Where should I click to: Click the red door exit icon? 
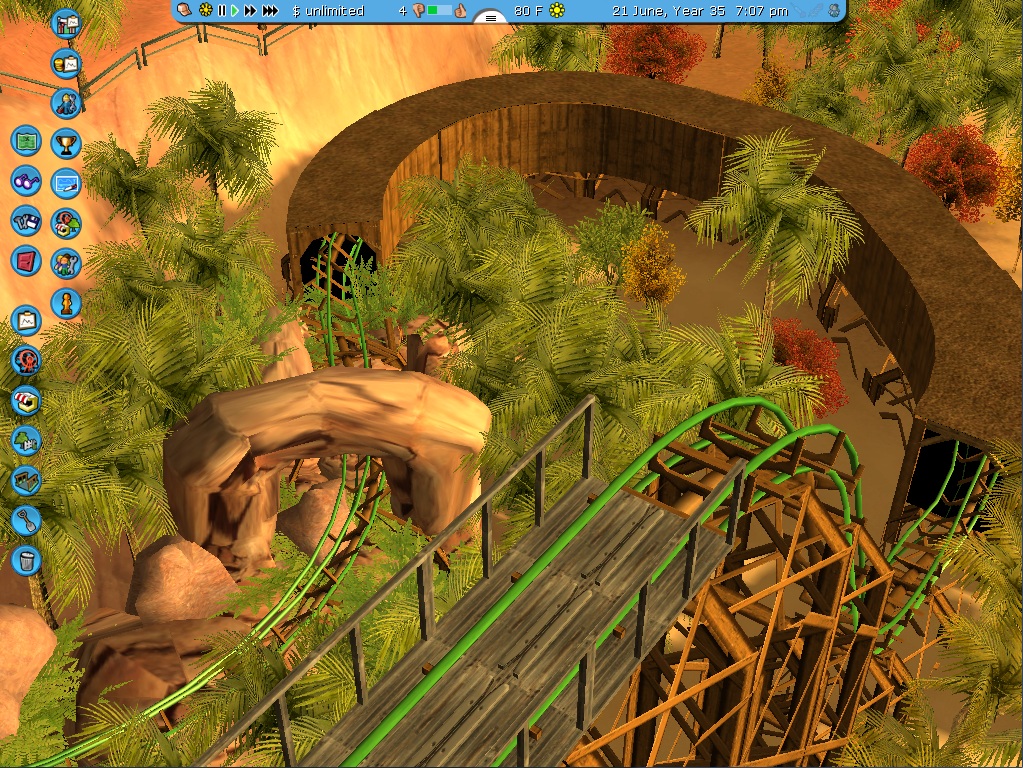26,262
